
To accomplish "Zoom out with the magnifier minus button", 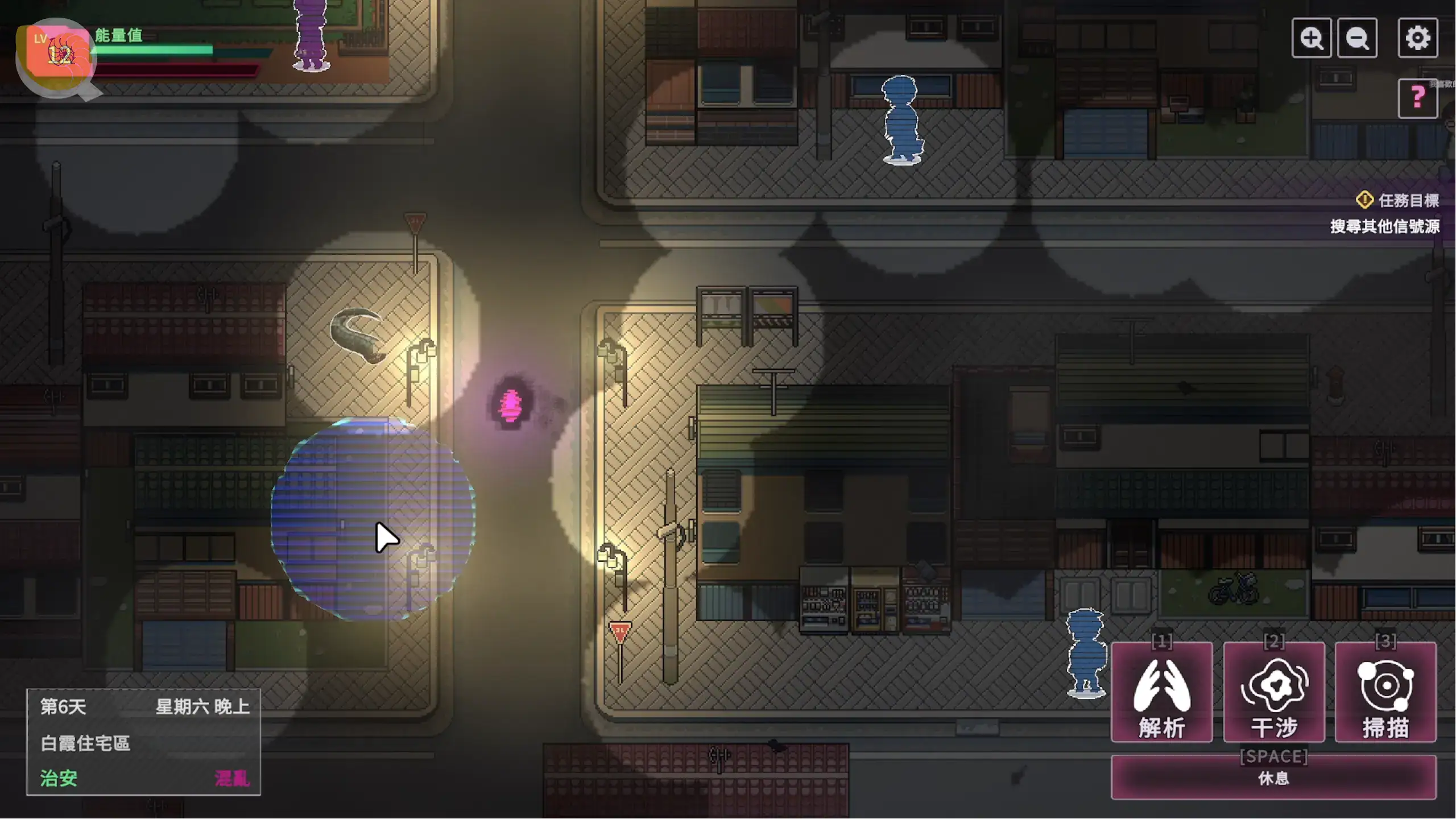I will [1357, 38].
